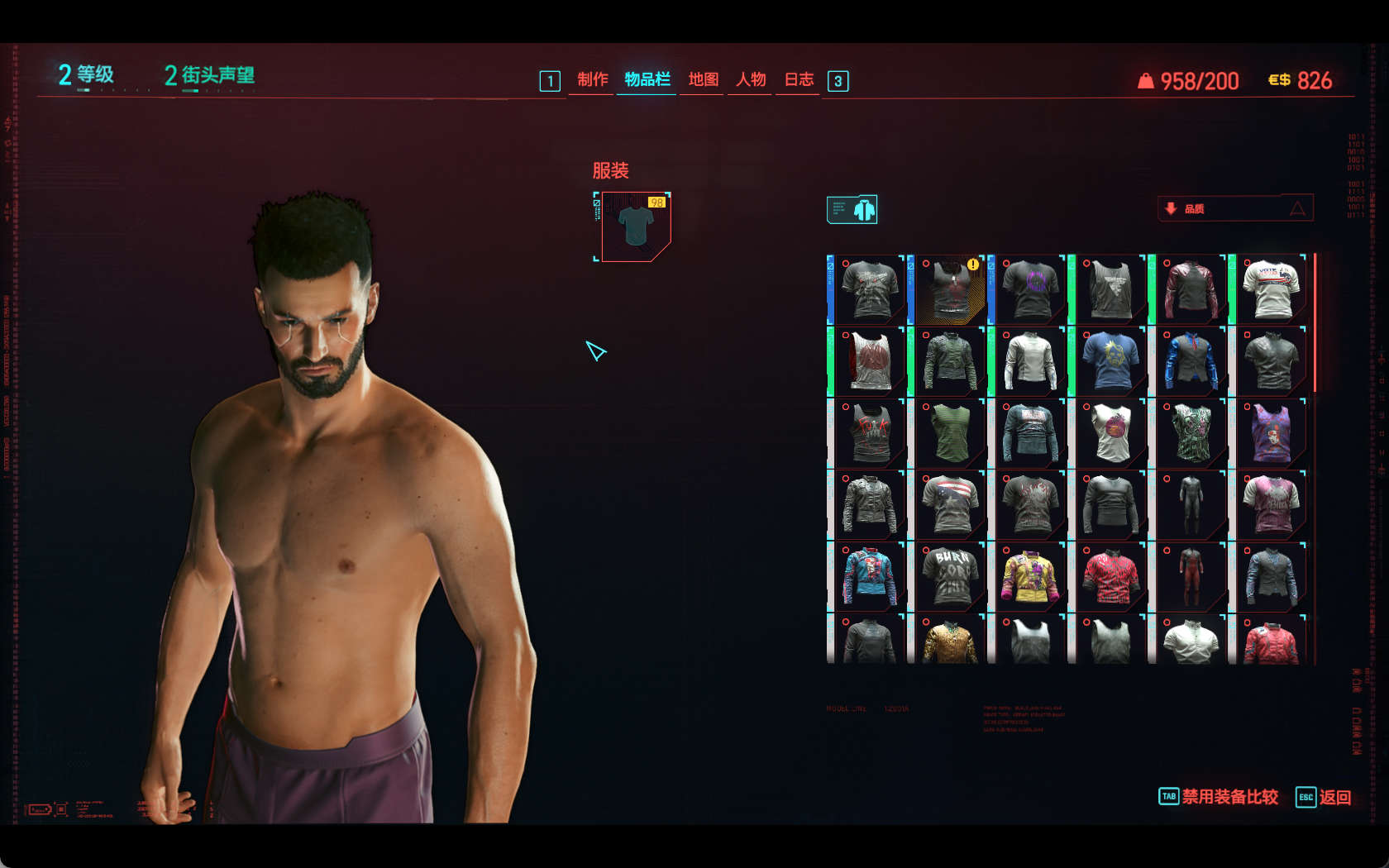Choose the tank top with yellow alert badge
The width and height of the screenshot is (1389, 868).
pos(950,289)
